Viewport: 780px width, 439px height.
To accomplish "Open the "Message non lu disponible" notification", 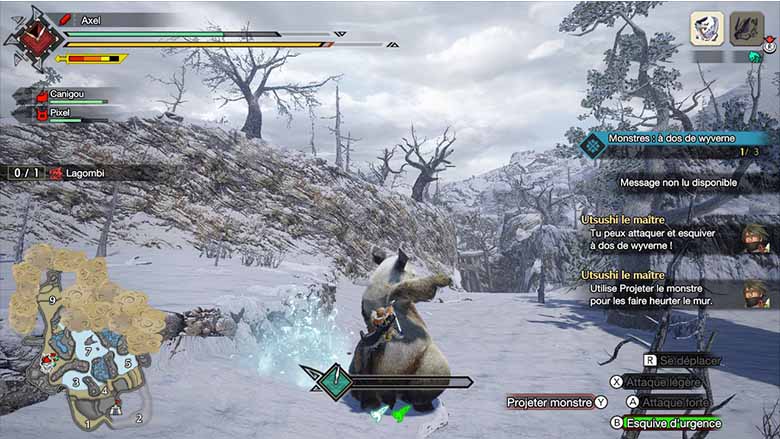I will 678,183.
